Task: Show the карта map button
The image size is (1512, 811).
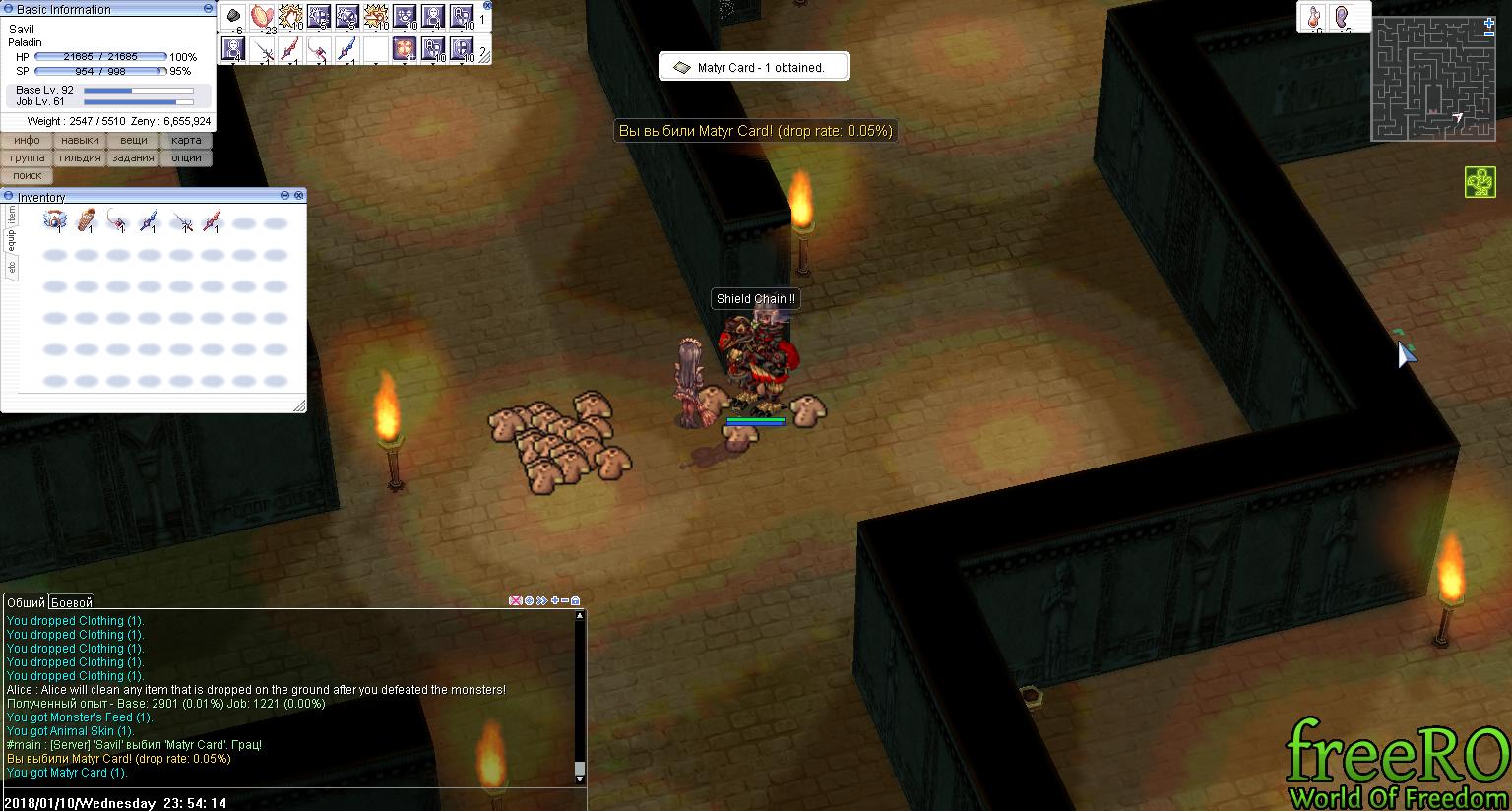Action: pyautogui.click(x=186, y=141)
